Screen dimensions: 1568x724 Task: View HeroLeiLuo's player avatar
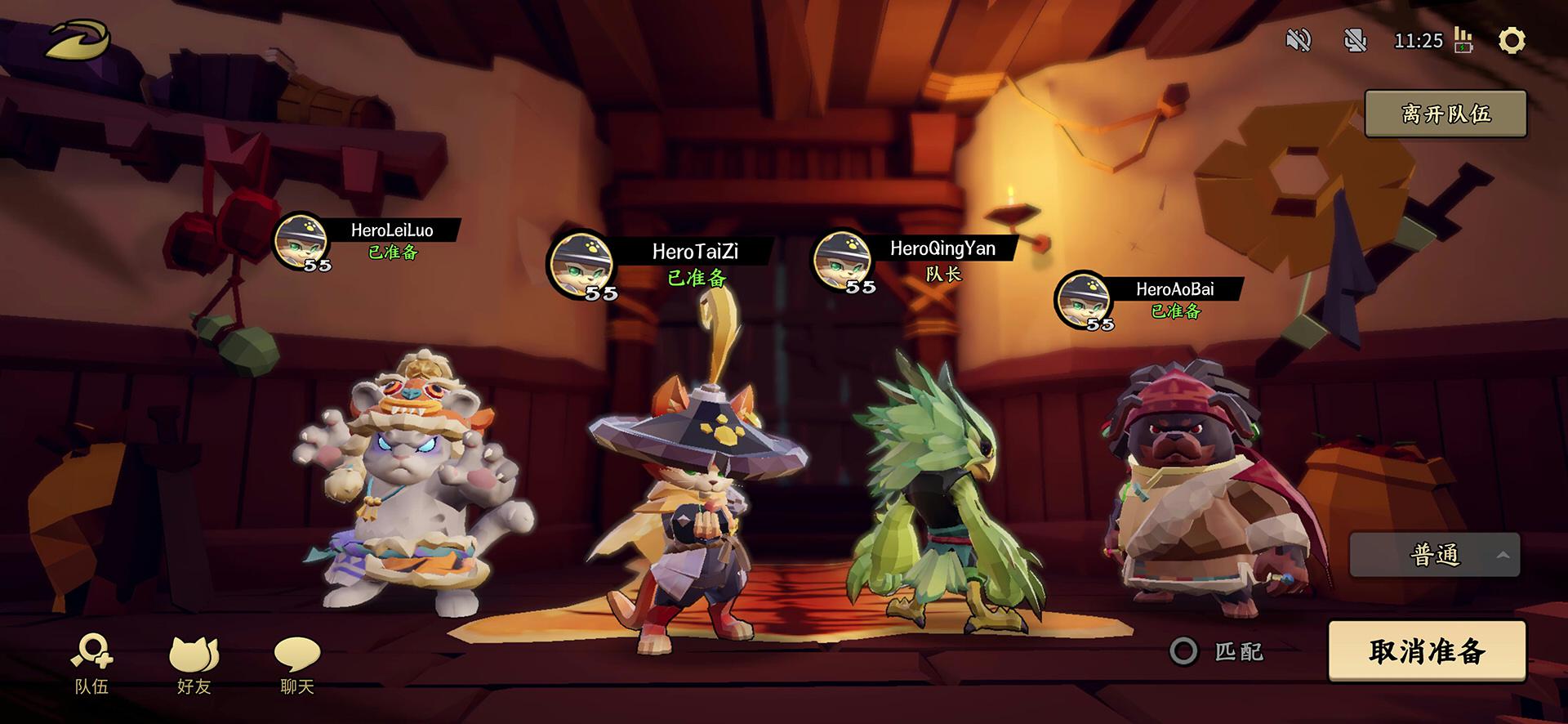coord(301,241)
